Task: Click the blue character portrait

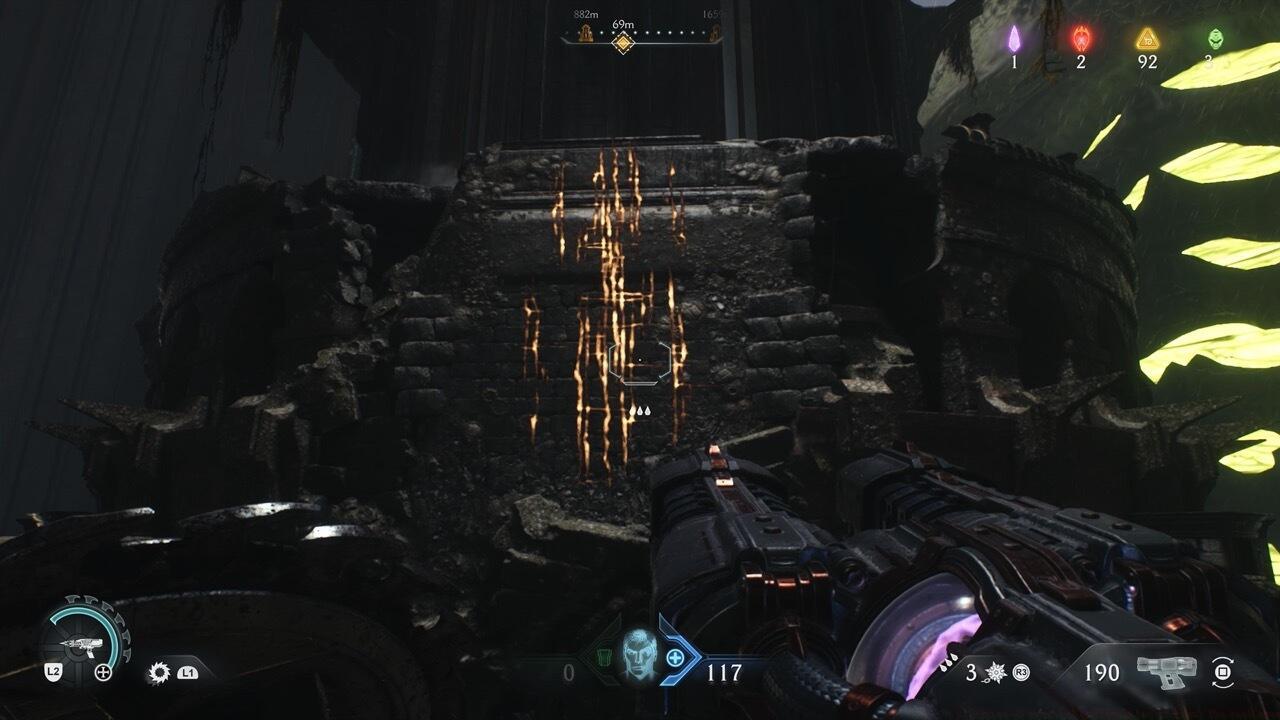Action: pyautogui.click(x=638, y=656)
